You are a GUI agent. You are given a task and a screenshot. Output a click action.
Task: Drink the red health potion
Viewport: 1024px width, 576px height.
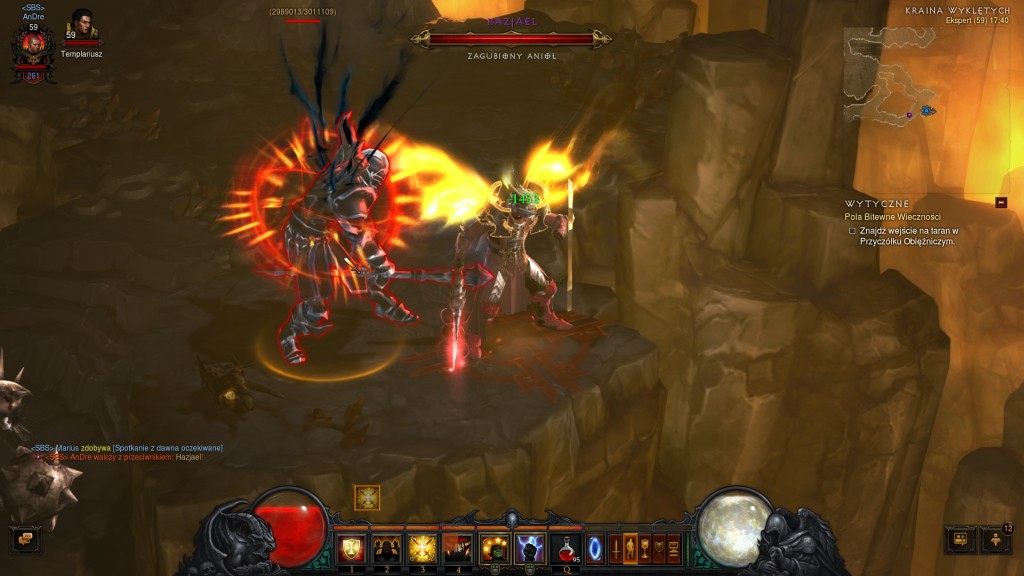click(565, 548)
